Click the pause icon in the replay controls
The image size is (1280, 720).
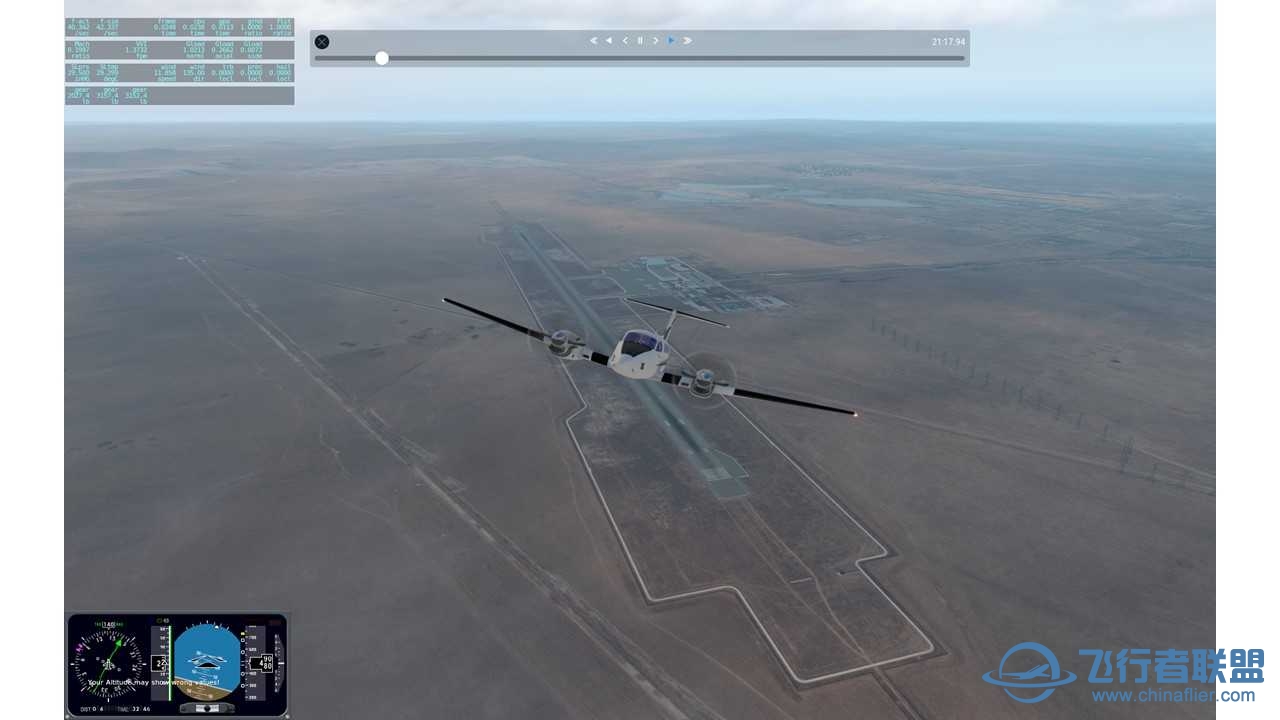pos(640,40)
